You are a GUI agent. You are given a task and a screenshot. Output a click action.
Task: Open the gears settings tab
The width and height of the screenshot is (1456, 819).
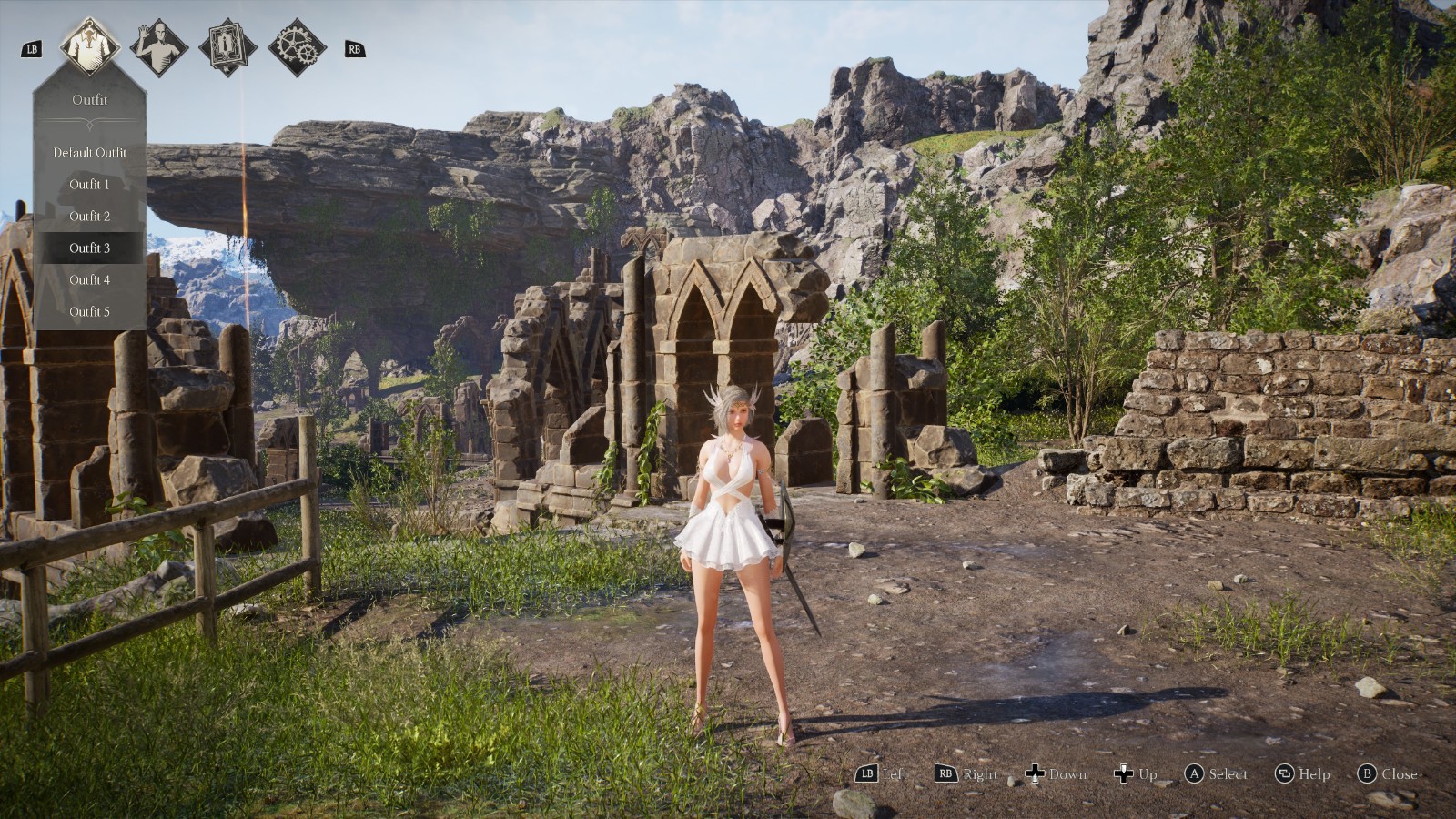[297, 47]
